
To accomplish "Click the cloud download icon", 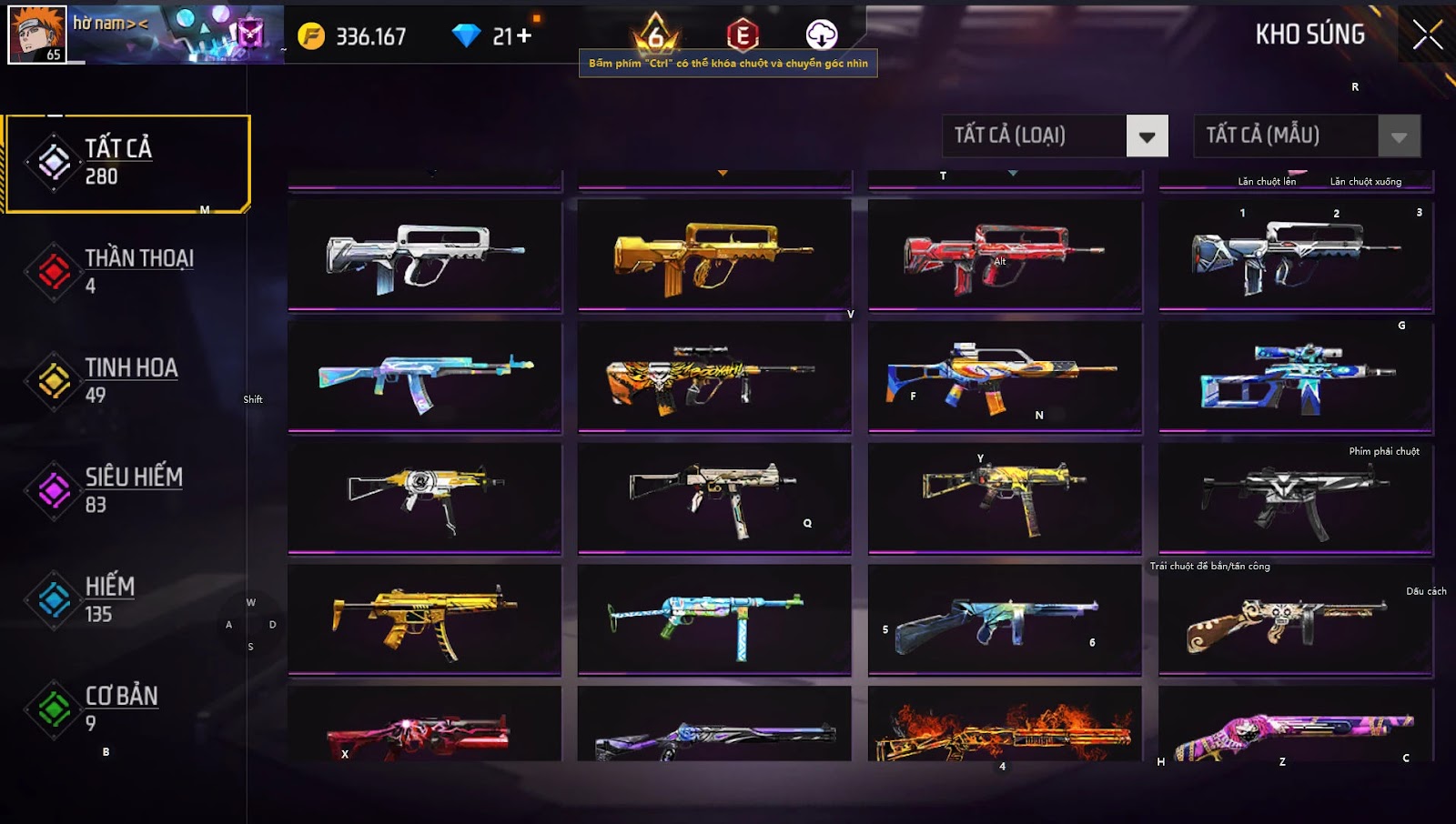I will [821, 35].
